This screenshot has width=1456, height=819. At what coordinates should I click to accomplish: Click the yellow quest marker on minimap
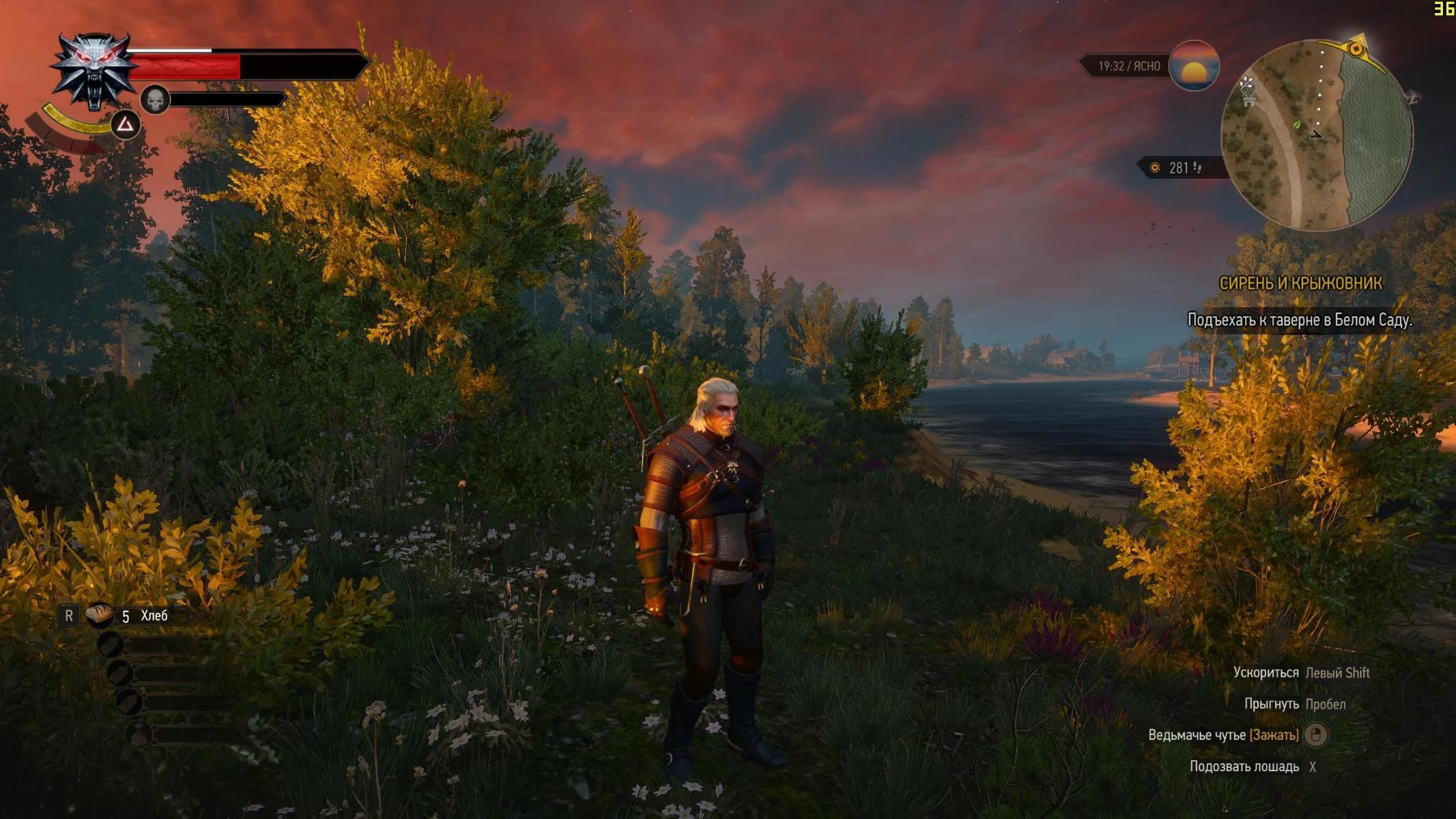[1356, 49]
